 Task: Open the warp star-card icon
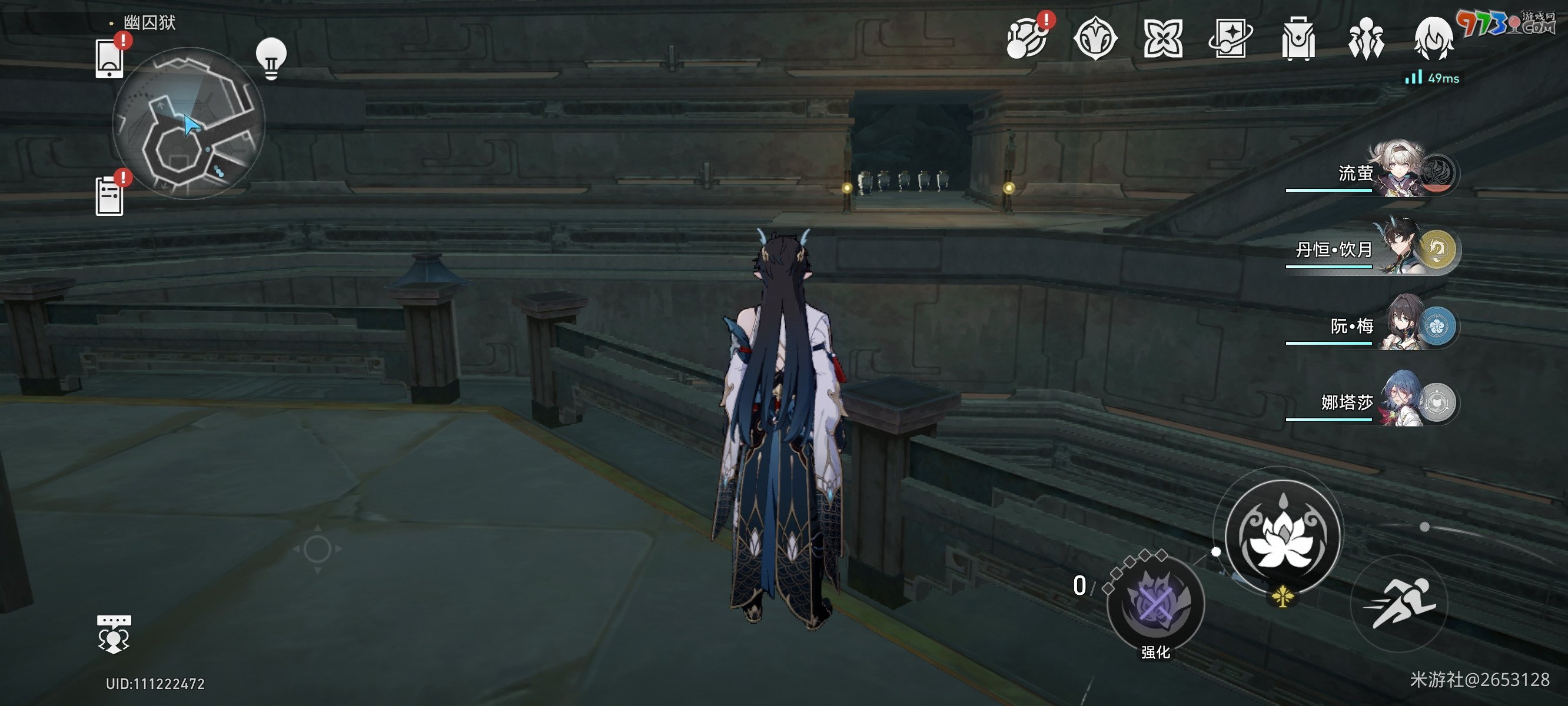coord(1230,39)
